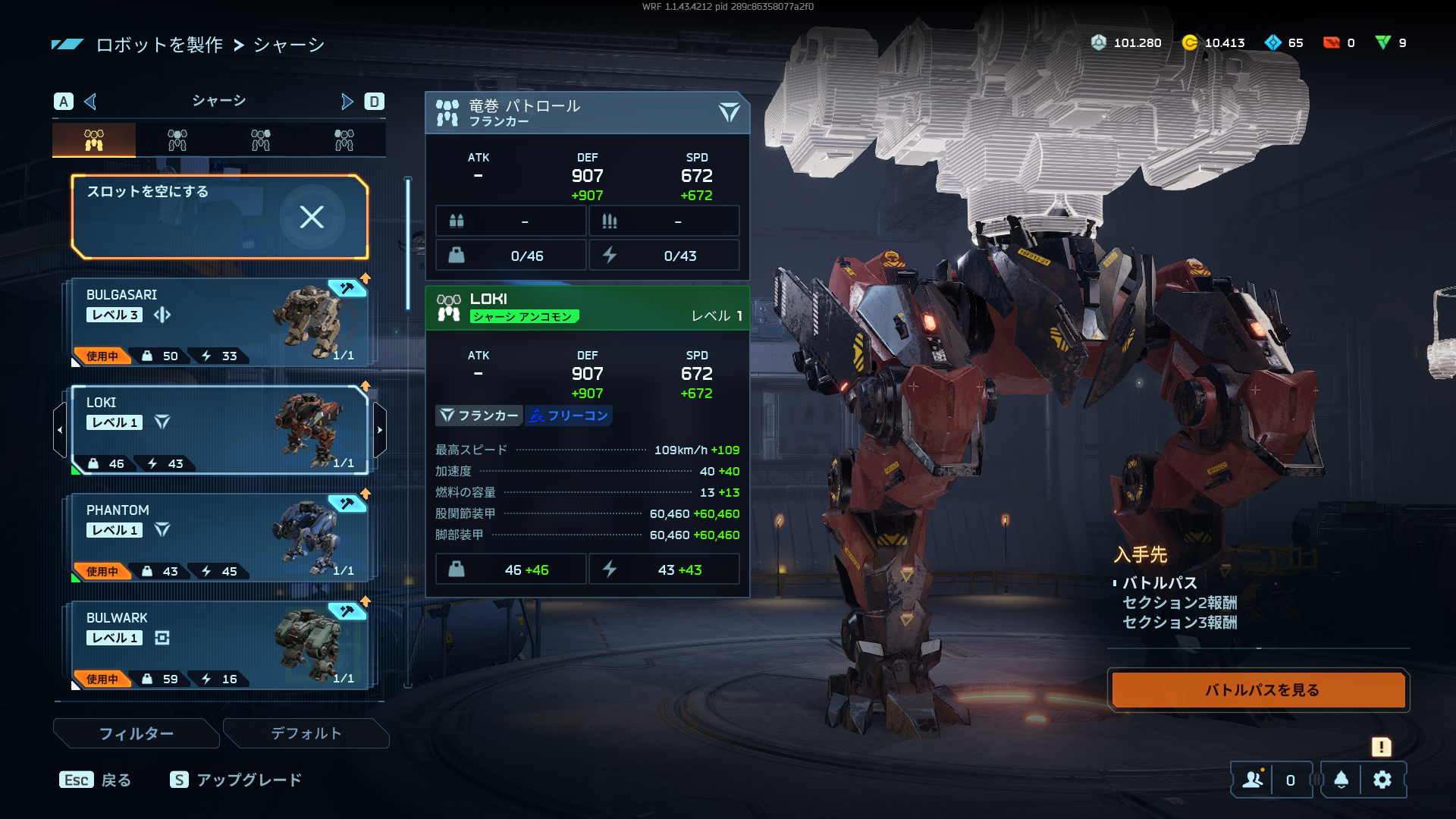Switch to the fourth robot slot tab

(344, 140)
